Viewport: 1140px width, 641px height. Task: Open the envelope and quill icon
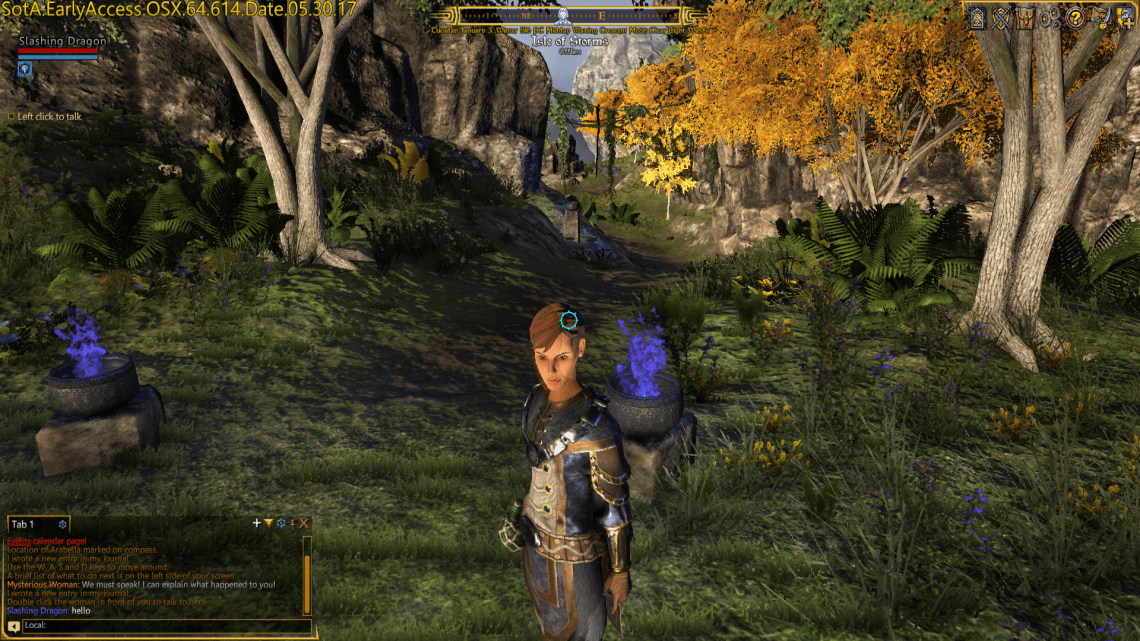1100,17
